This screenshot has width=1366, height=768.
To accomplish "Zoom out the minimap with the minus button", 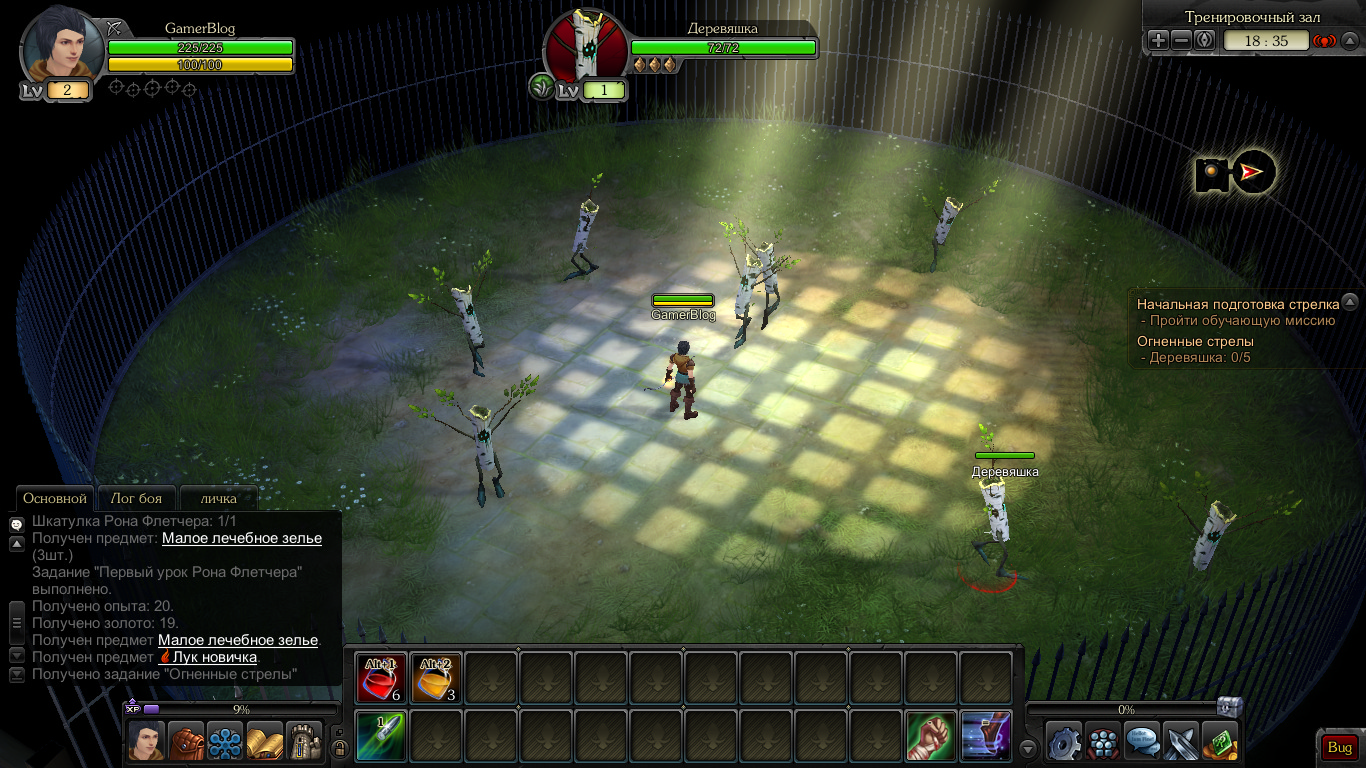I will click(1181, 41).
